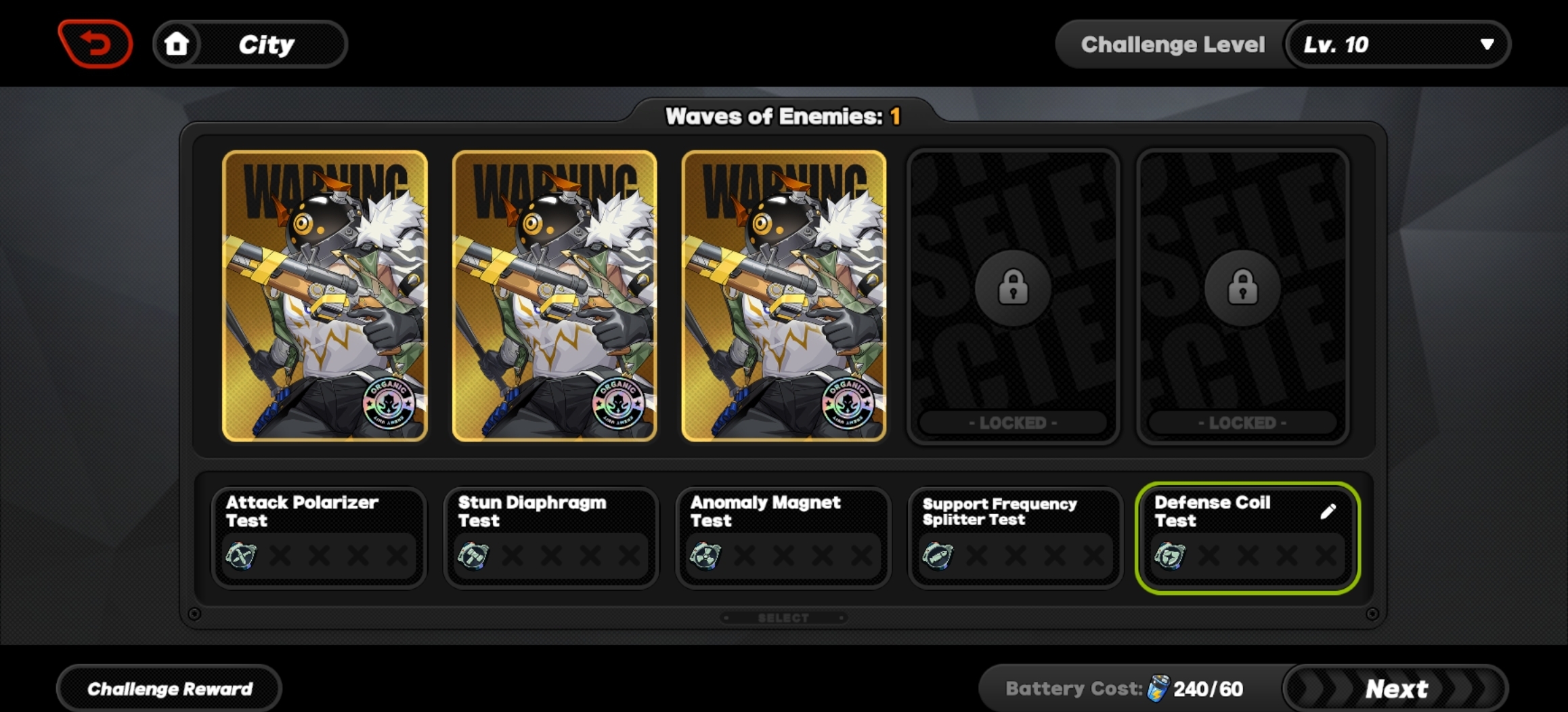Viewport: 1568px width, 712px height.
Task: Click the red back arrow icon
Action: [x=95, y=44]
